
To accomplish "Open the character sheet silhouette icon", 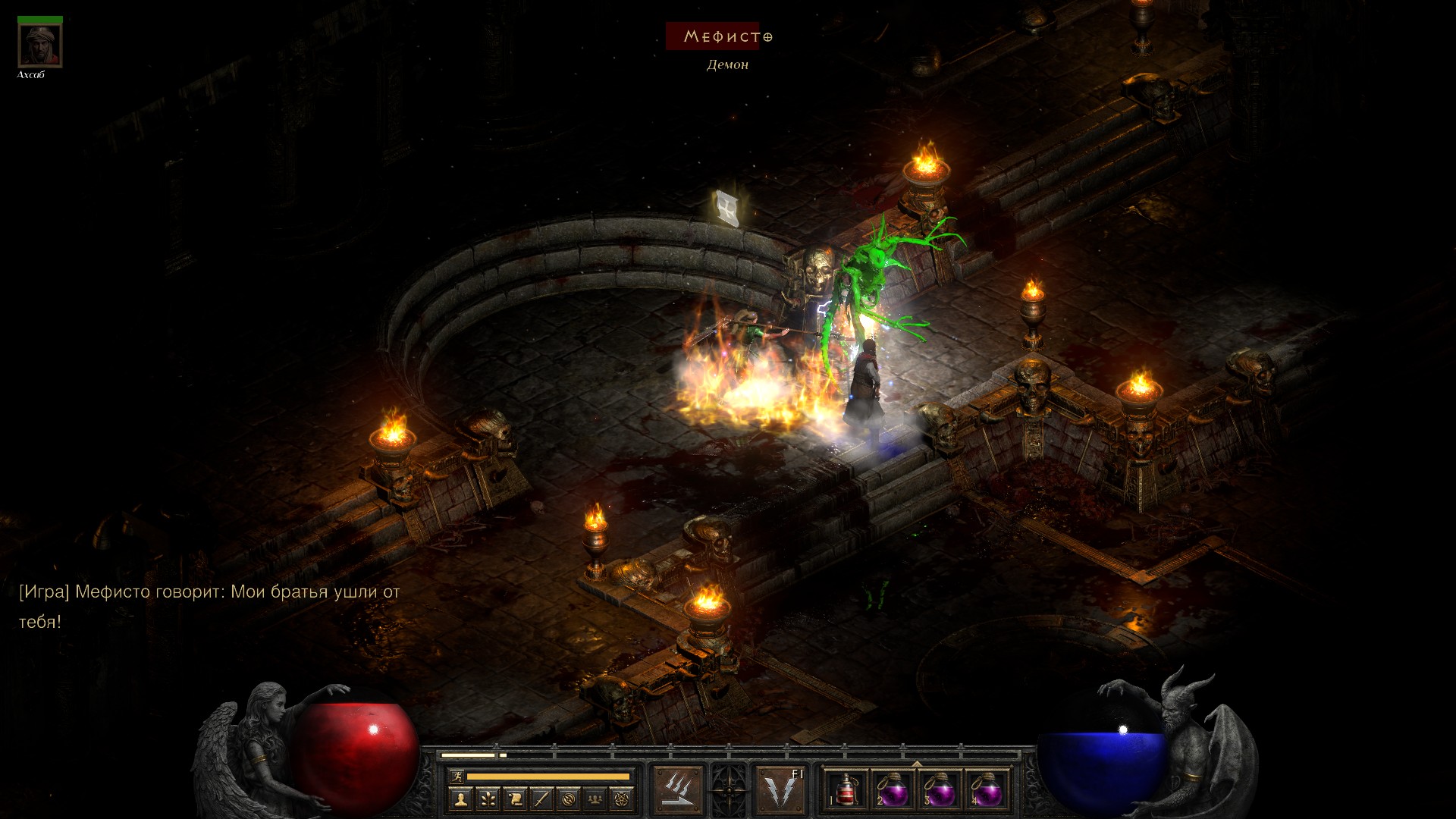I will [x=460, y=798].
